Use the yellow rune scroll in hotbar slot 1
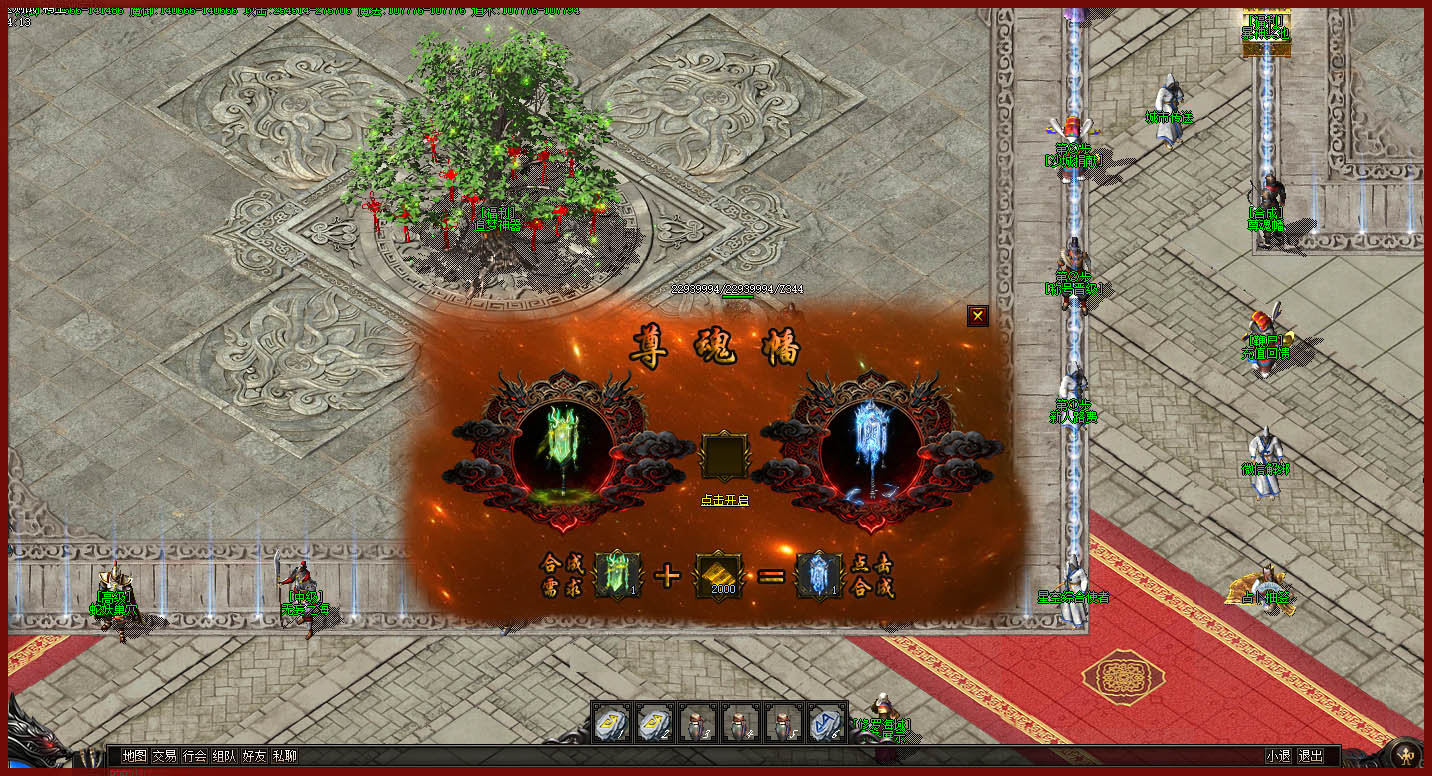The width and height of the screenshot is (1432, 776). tap(612, 721)
